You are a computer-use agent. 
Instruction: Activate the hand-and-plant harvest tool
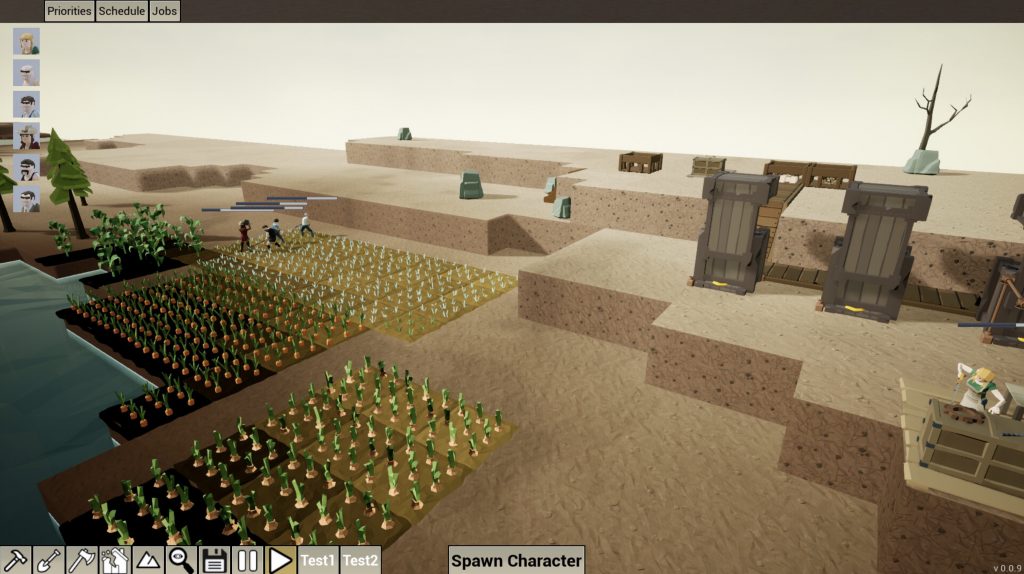pyautogui.click(x=114, y=560)
